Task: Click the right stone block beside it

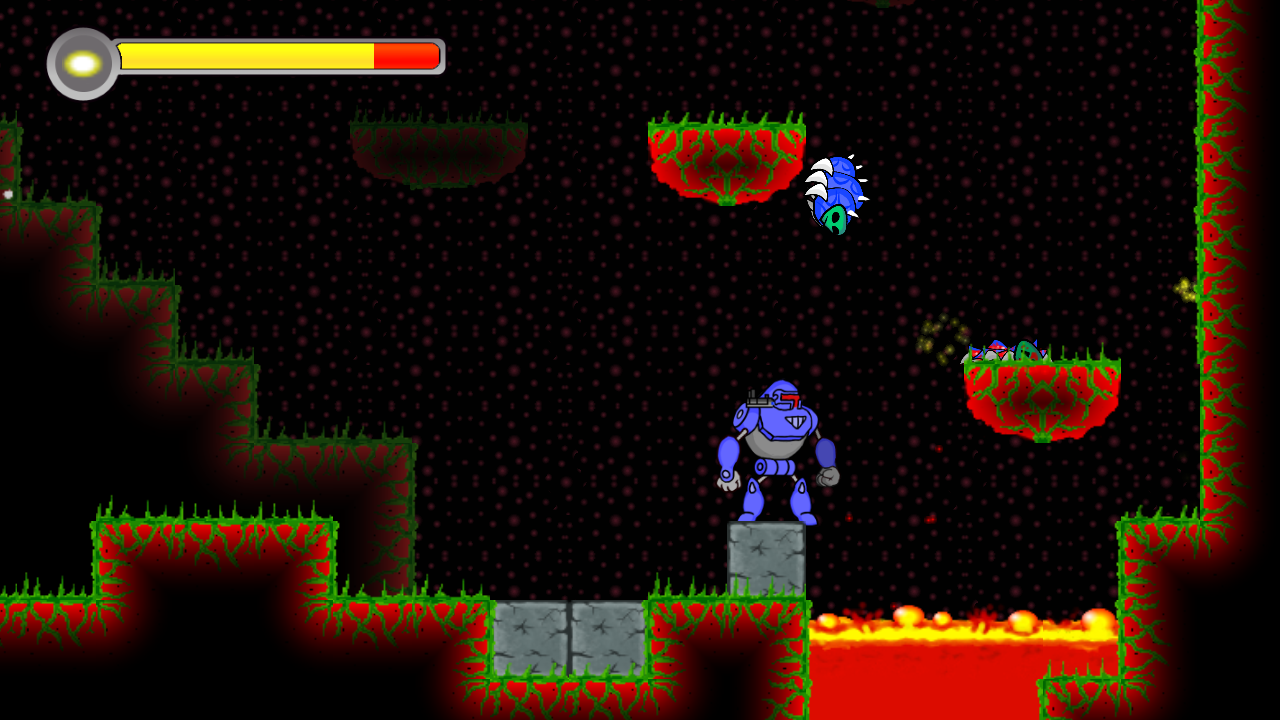Action: click(610, 640)
